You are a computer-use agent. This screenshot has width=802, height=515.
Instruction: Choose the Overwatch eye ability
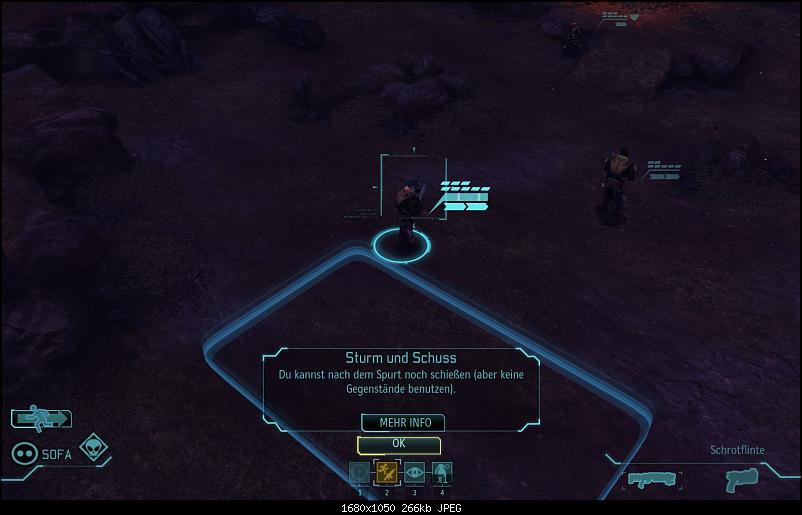pyautogui.click(x=414, y=473)
